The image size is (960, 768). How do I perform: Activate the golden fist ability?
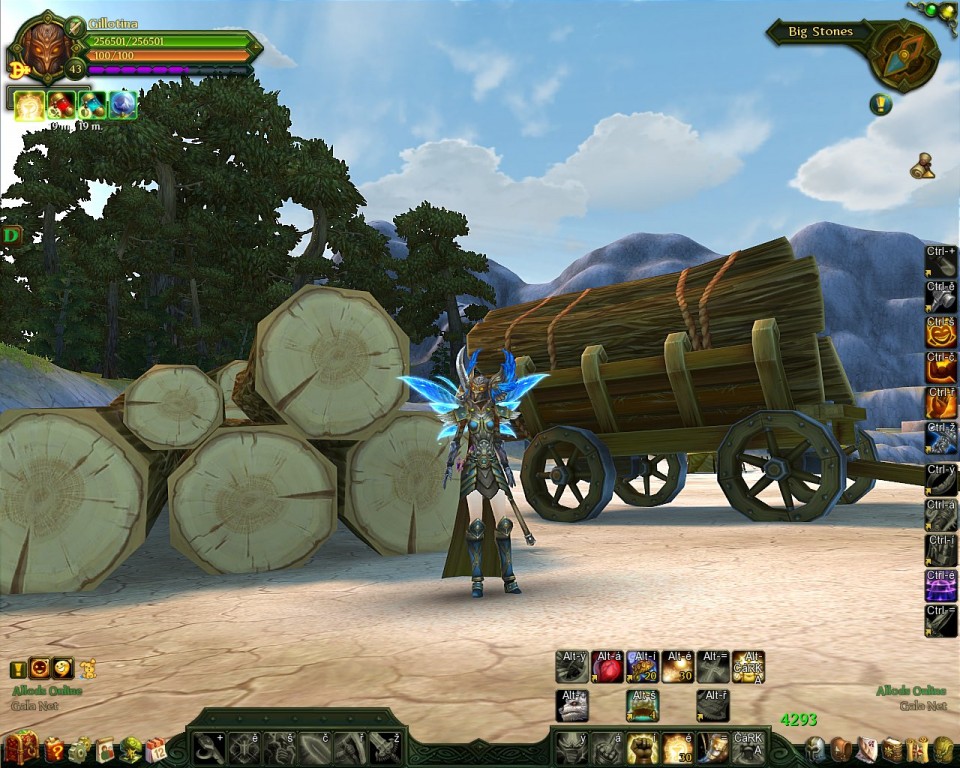click(x=643, y=747)
